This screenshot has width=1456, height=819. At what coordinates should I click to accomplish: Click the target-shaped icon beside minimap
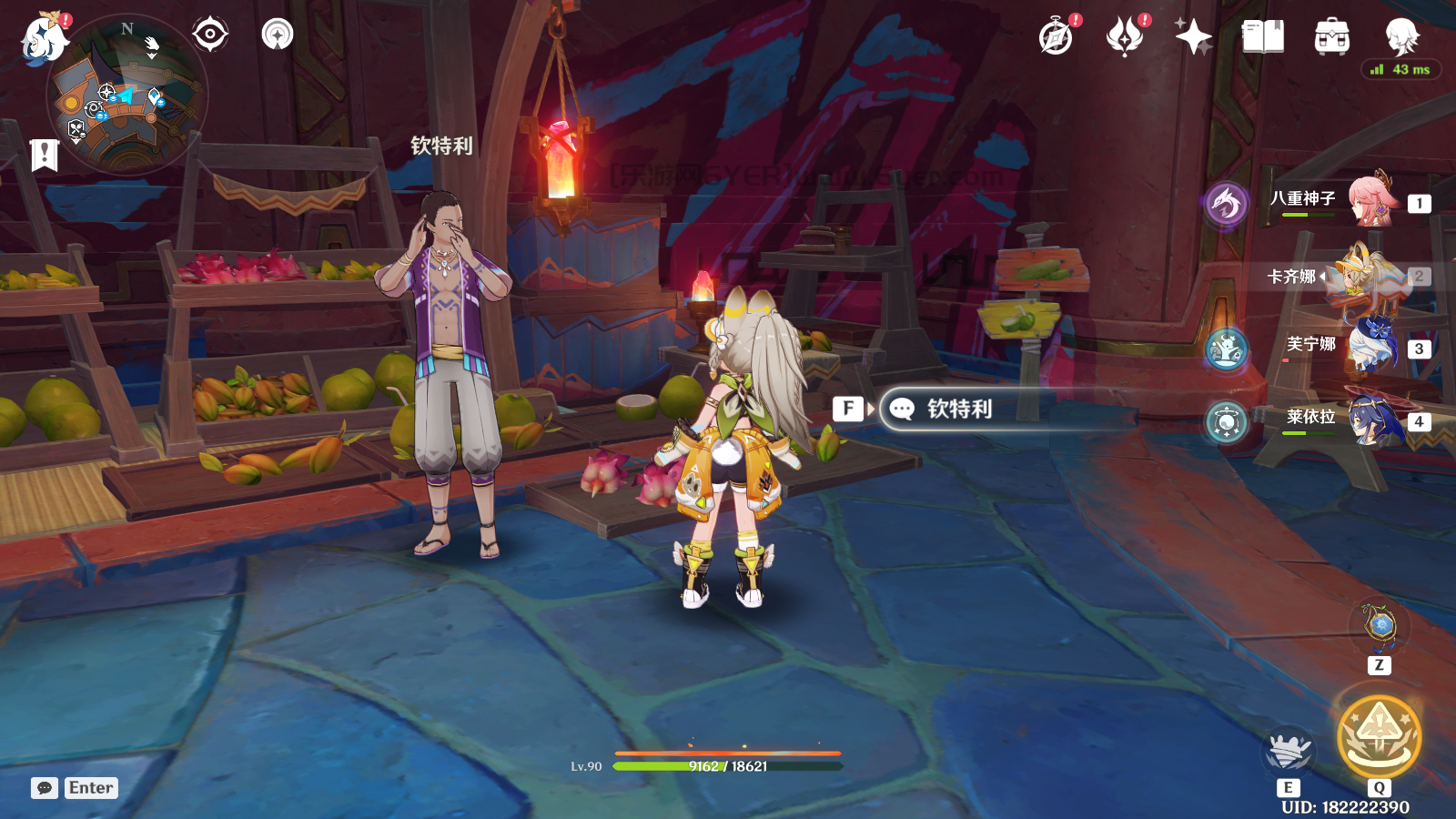pyautogui.click(x=210, y=35)
